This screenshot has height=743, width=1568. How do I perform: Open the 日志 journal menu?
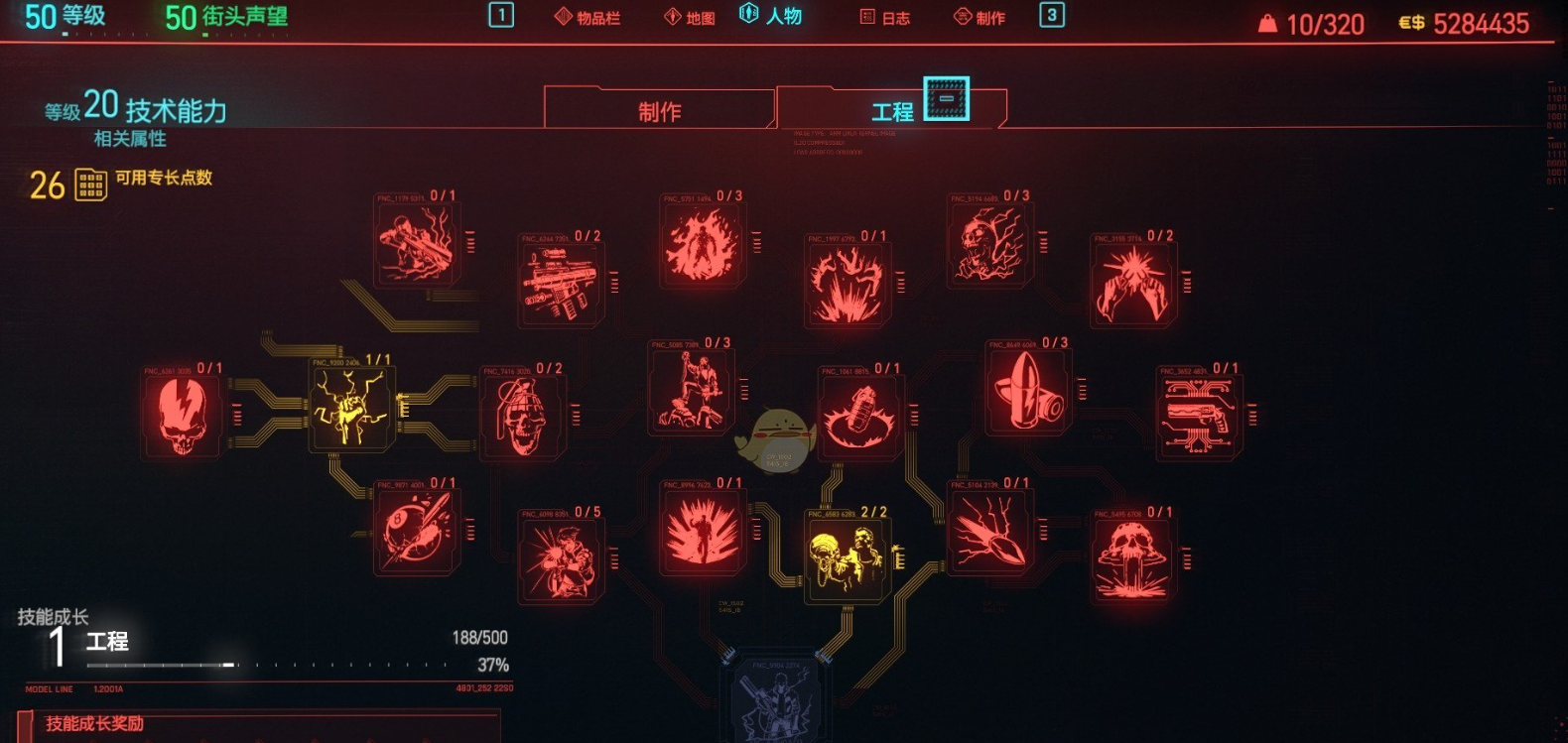pyautogui.click(x=885, y=18)
